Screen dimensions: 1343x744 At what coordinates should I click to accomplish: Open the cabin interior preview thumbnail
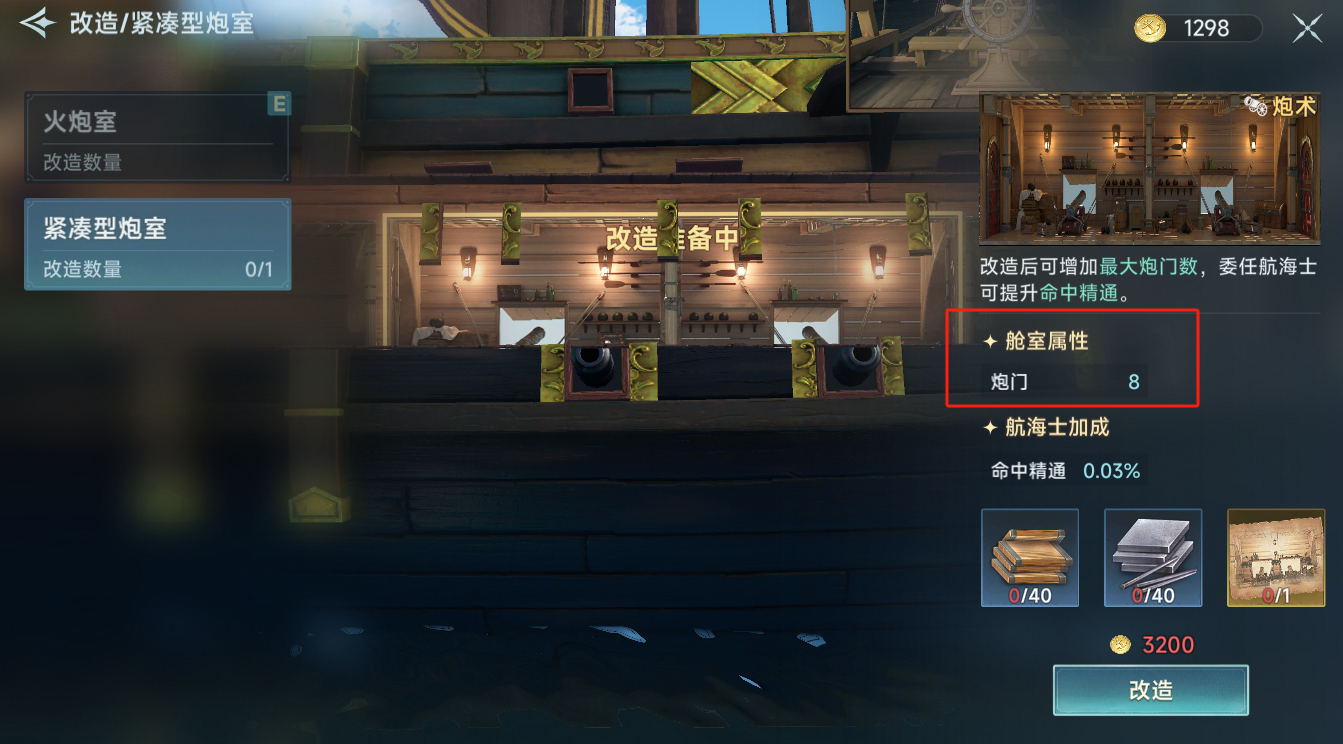tap(1148, 168)
